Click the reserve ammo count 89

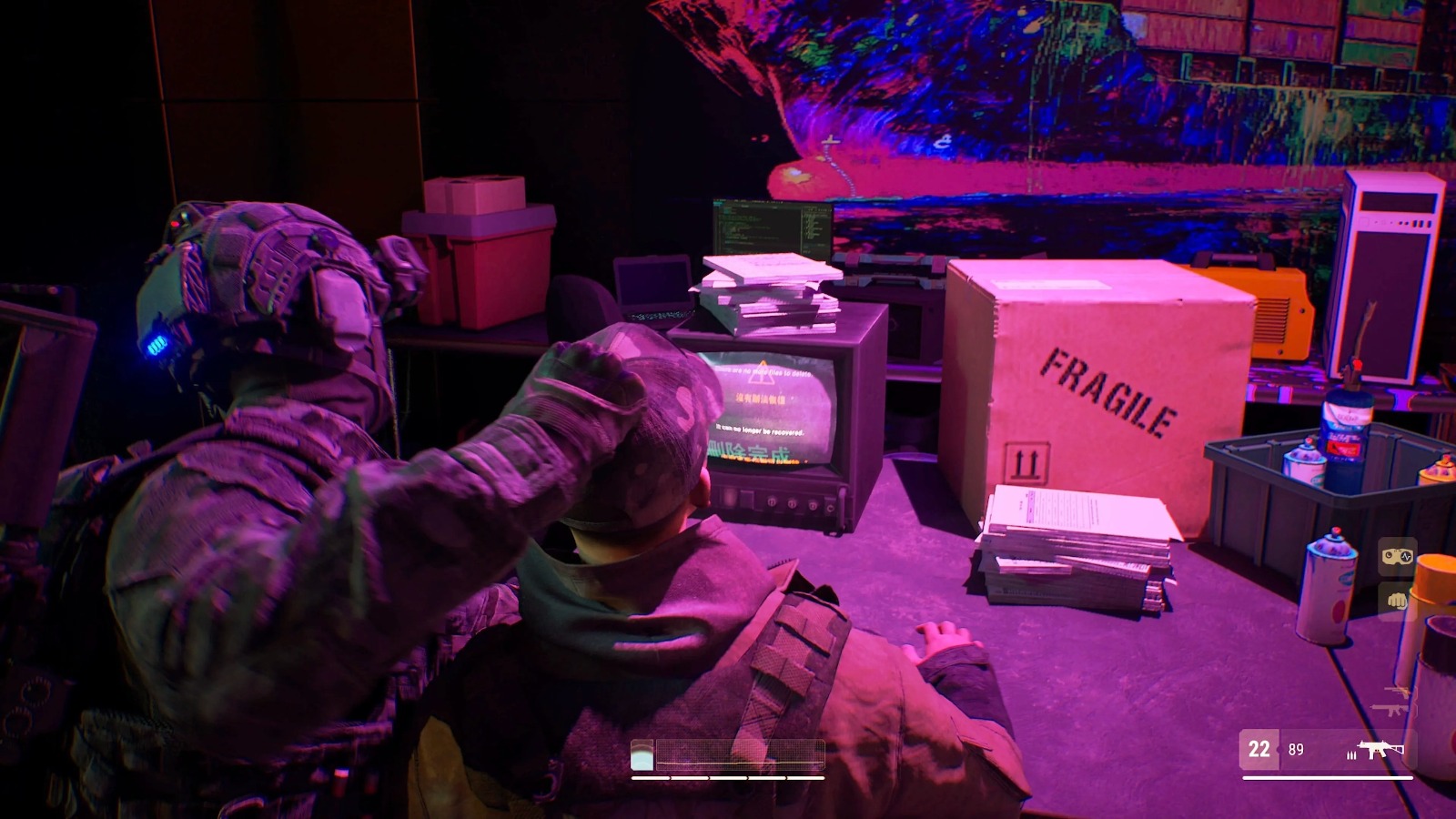click(x=1296, y=749)
